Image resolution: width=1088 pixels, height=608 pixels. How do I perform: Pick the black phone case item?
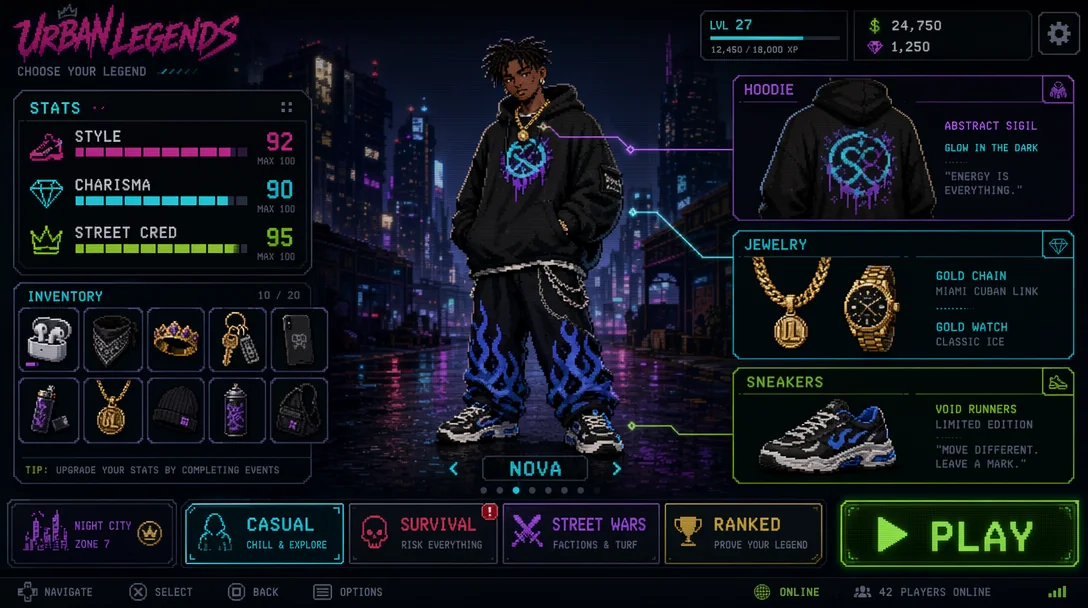point(300,340)
